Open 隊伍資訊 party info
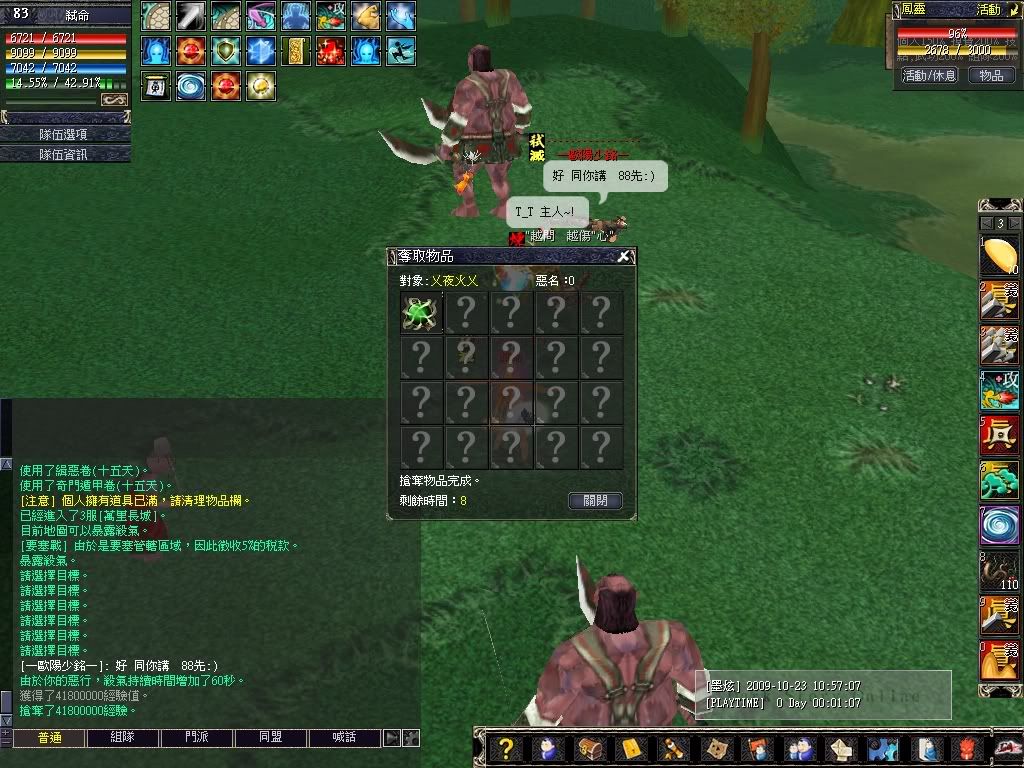Viewport: 1024px width, 768px height. tap(64, 154)
